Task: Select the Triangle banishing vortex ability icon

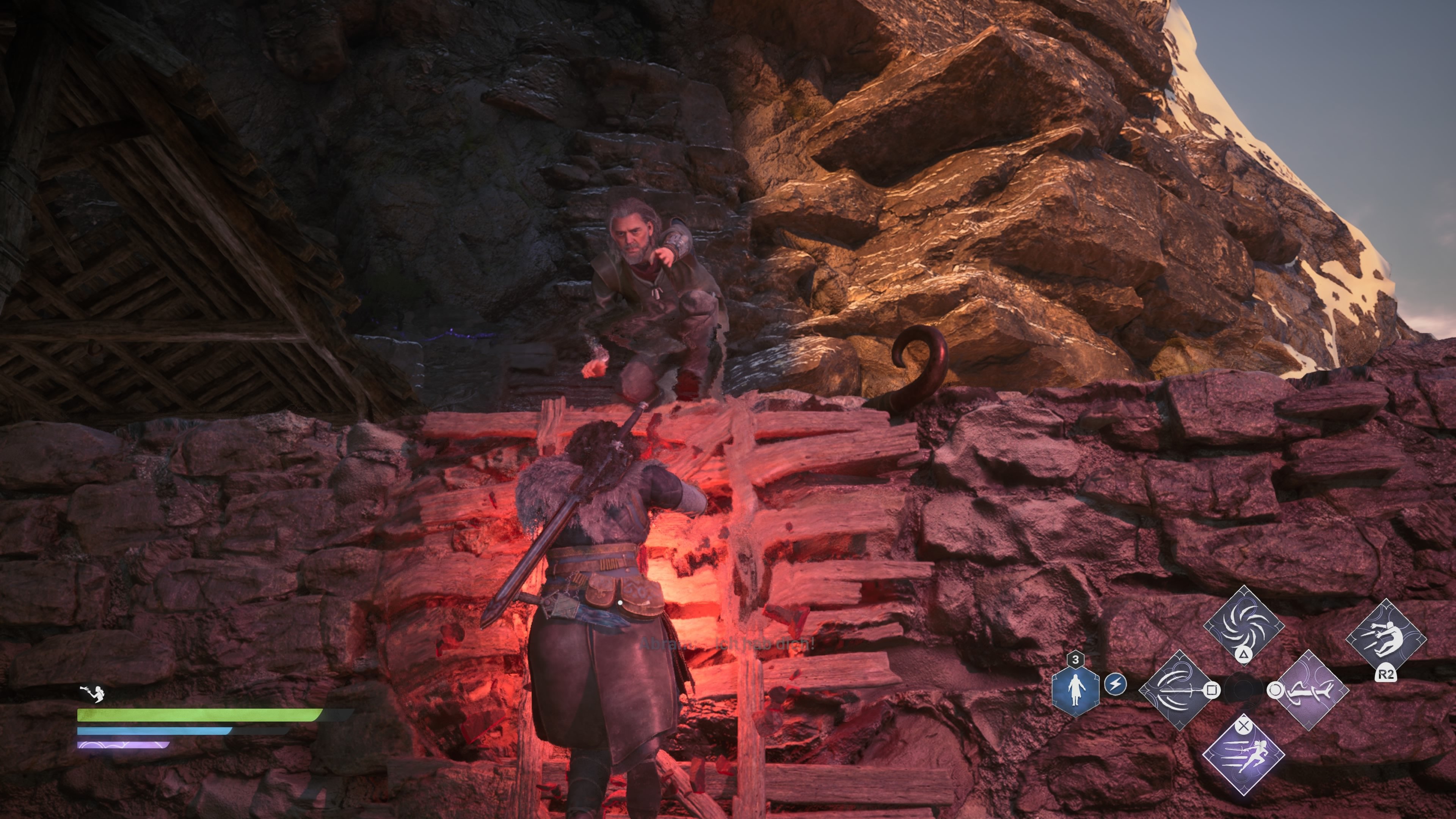Action: coord(1244,627)
